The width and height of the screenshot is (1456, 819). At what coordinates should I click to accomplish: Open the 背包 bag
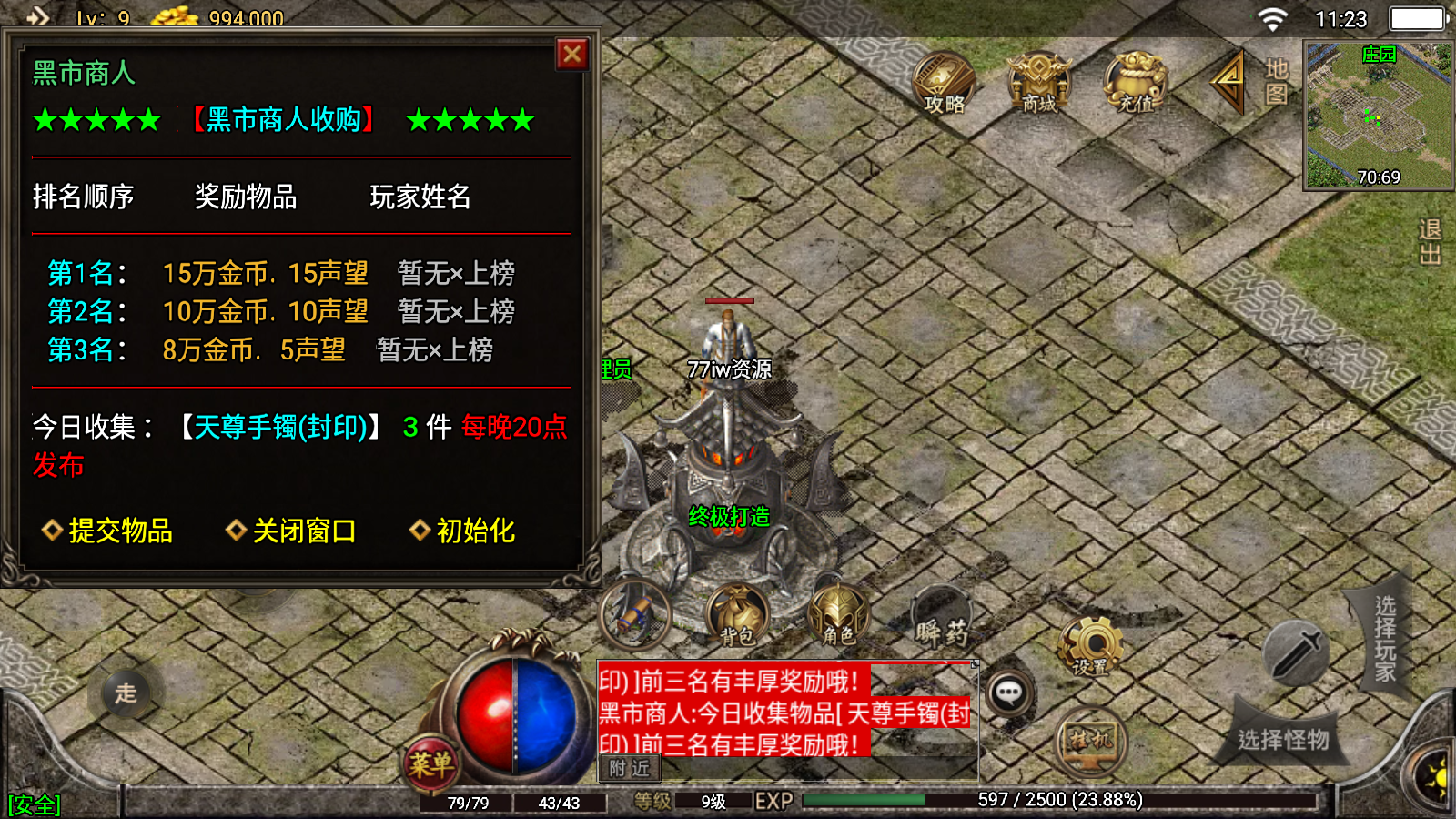(x=738, y=615)
